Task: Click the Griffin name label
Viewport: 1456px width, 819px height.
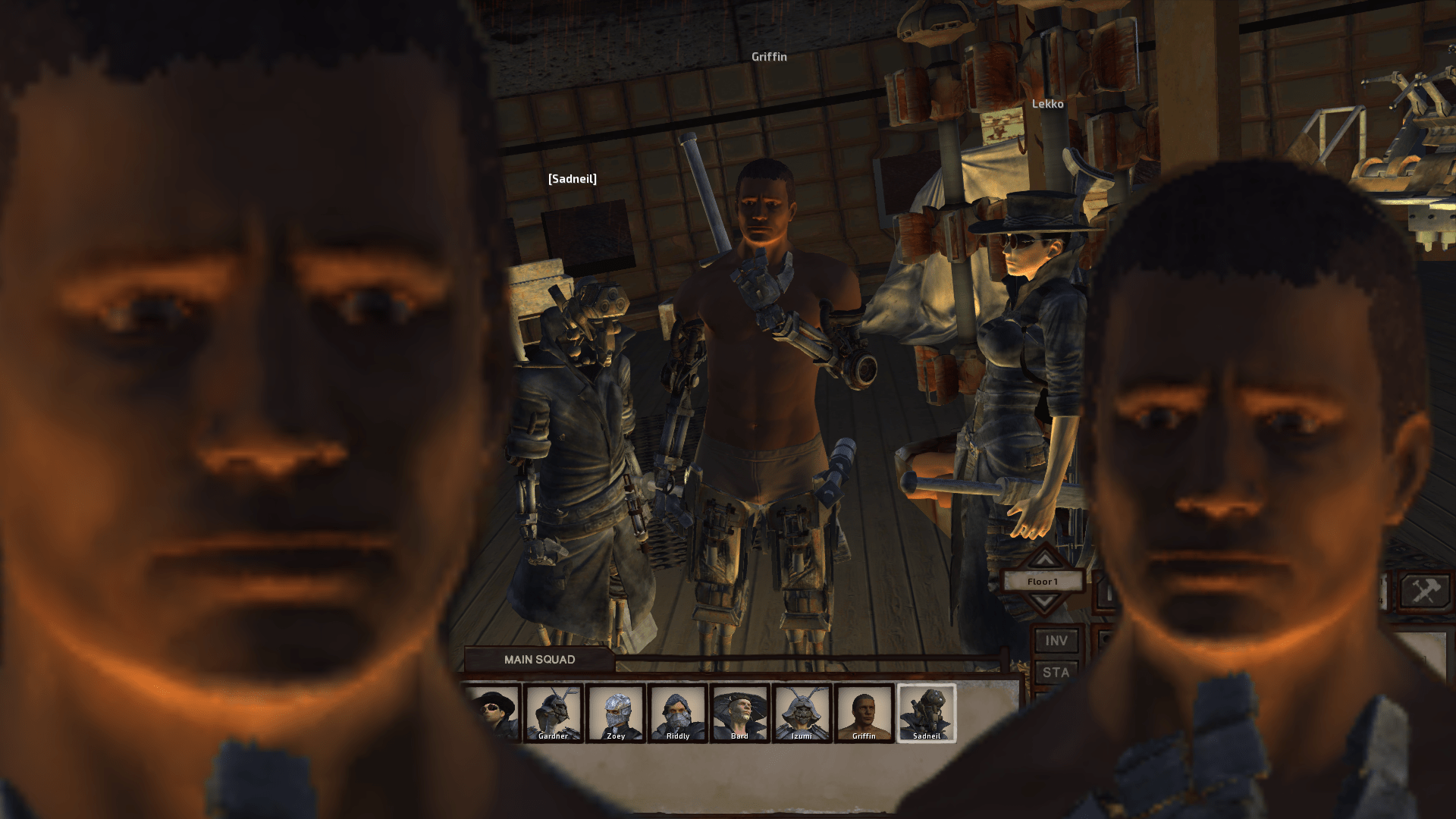Action: [770, 56]
